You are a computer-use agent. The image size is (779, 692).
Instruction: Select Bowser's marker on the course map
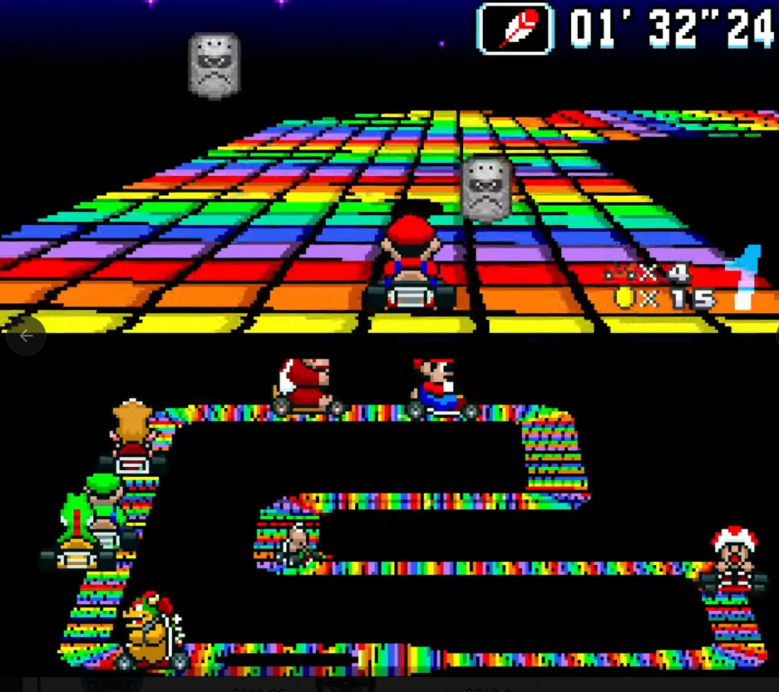[x=151, y=632]
